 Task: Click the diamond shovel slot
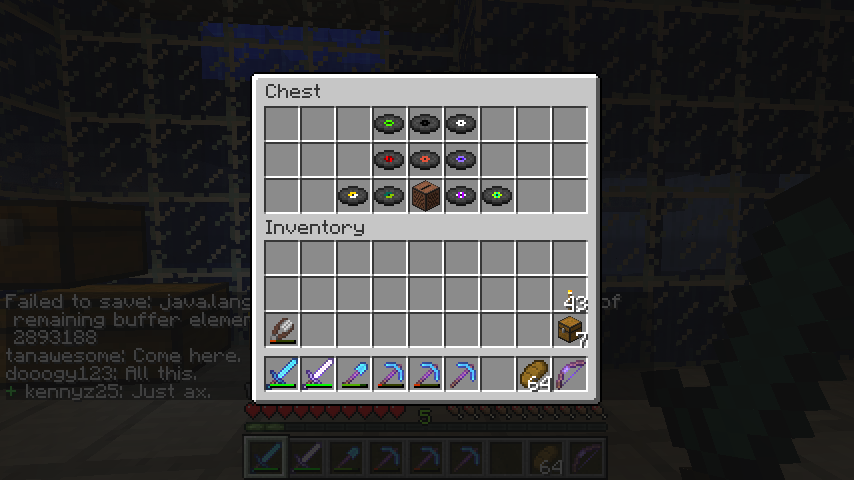click(354, 374)
